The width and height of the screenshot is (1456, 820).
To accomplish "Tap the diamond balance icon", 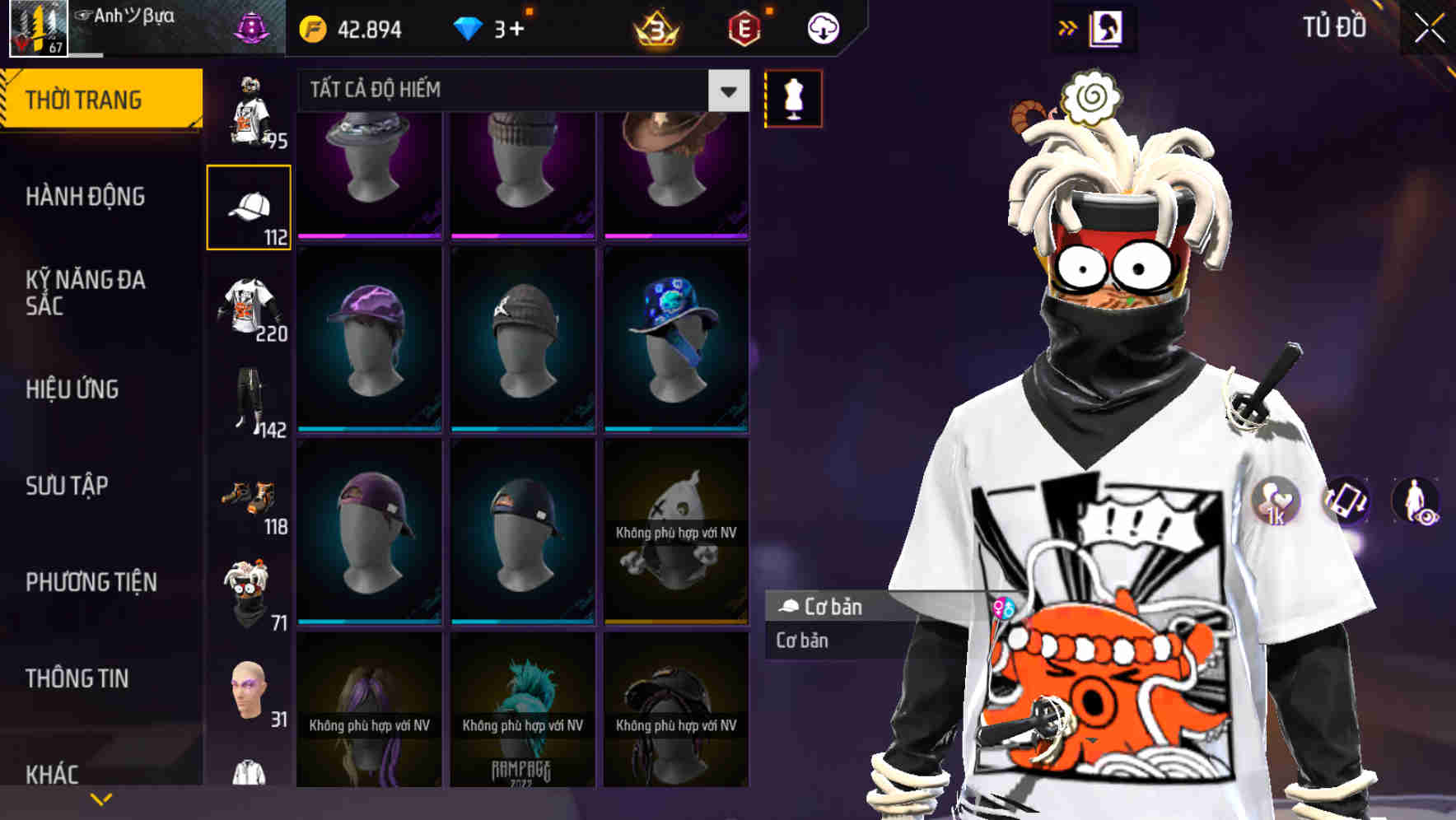I will click(x=469, y=27).
